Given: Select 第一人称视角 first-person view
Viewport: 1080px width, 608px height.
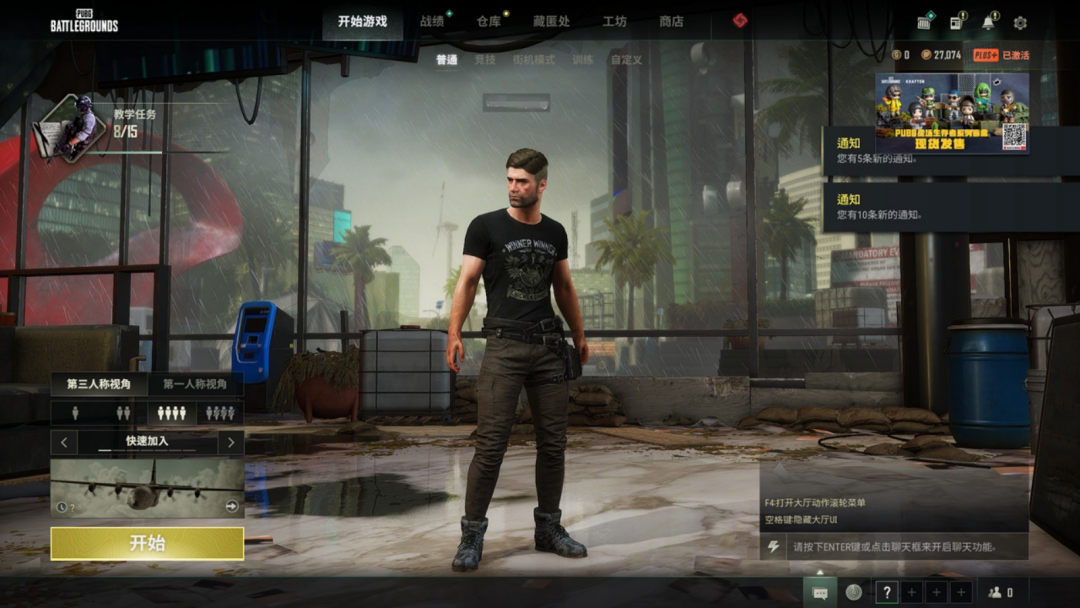Looking at the screenshot, I should coord(195,384).
